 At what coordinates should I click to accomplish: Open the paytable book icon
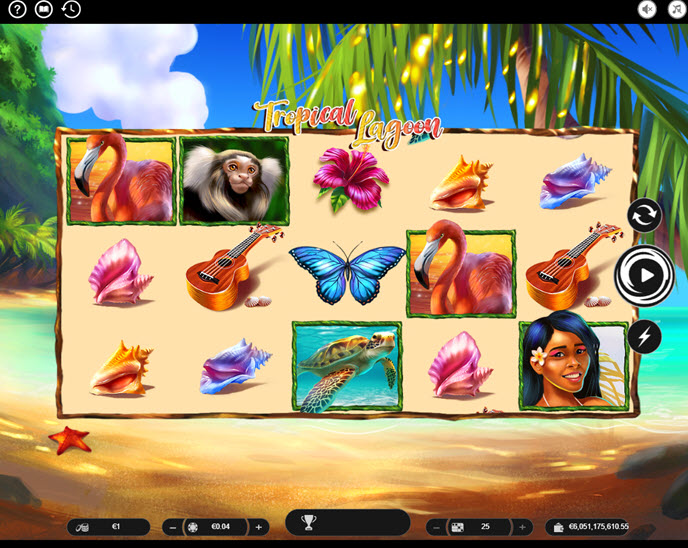tap(43, 10)
